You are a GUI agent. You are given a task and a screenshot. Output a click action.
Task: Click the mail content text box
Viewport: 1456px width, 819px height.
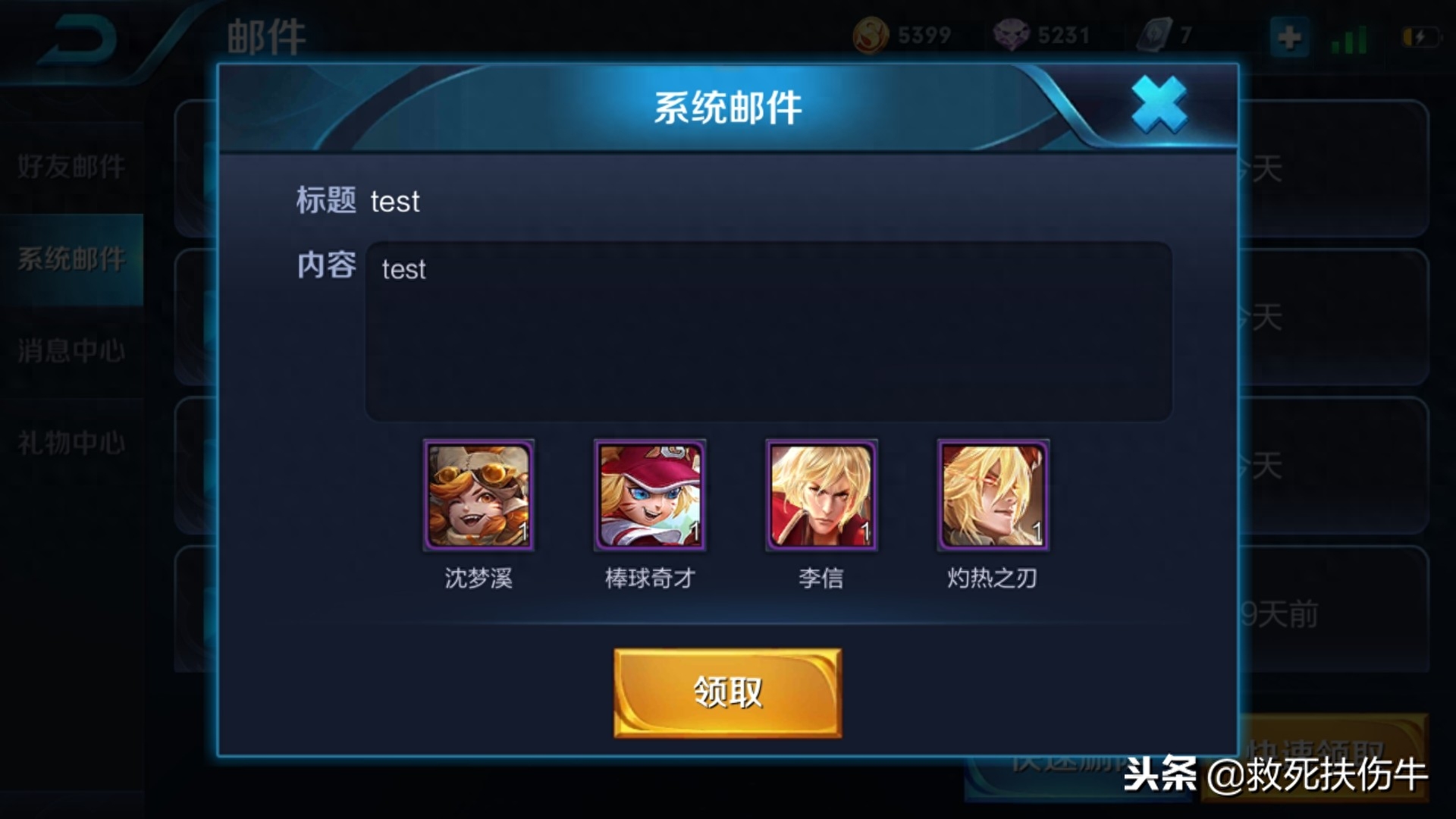pos(768,331)
